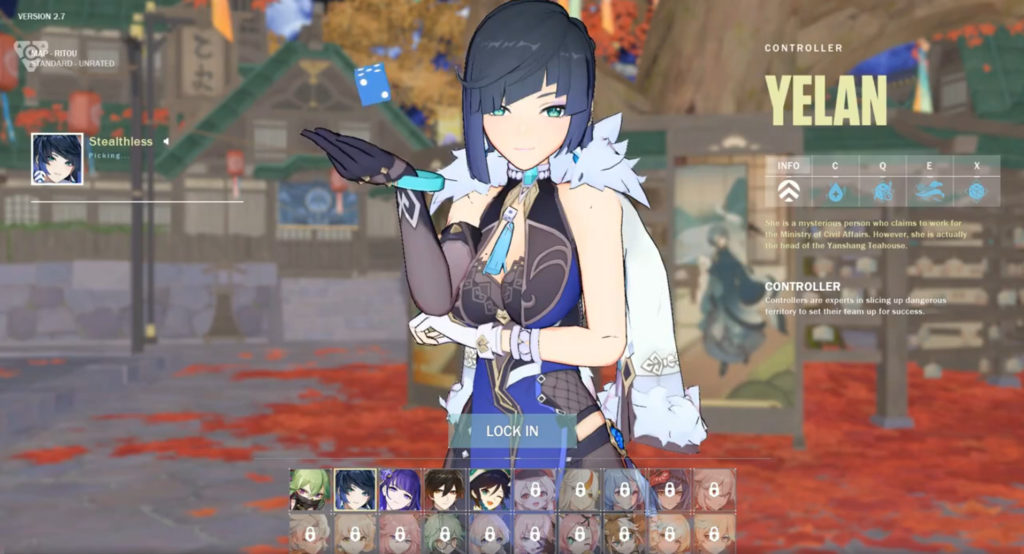
Task: Pick the purple-haired character portrait
Action: tap(399, 490)
